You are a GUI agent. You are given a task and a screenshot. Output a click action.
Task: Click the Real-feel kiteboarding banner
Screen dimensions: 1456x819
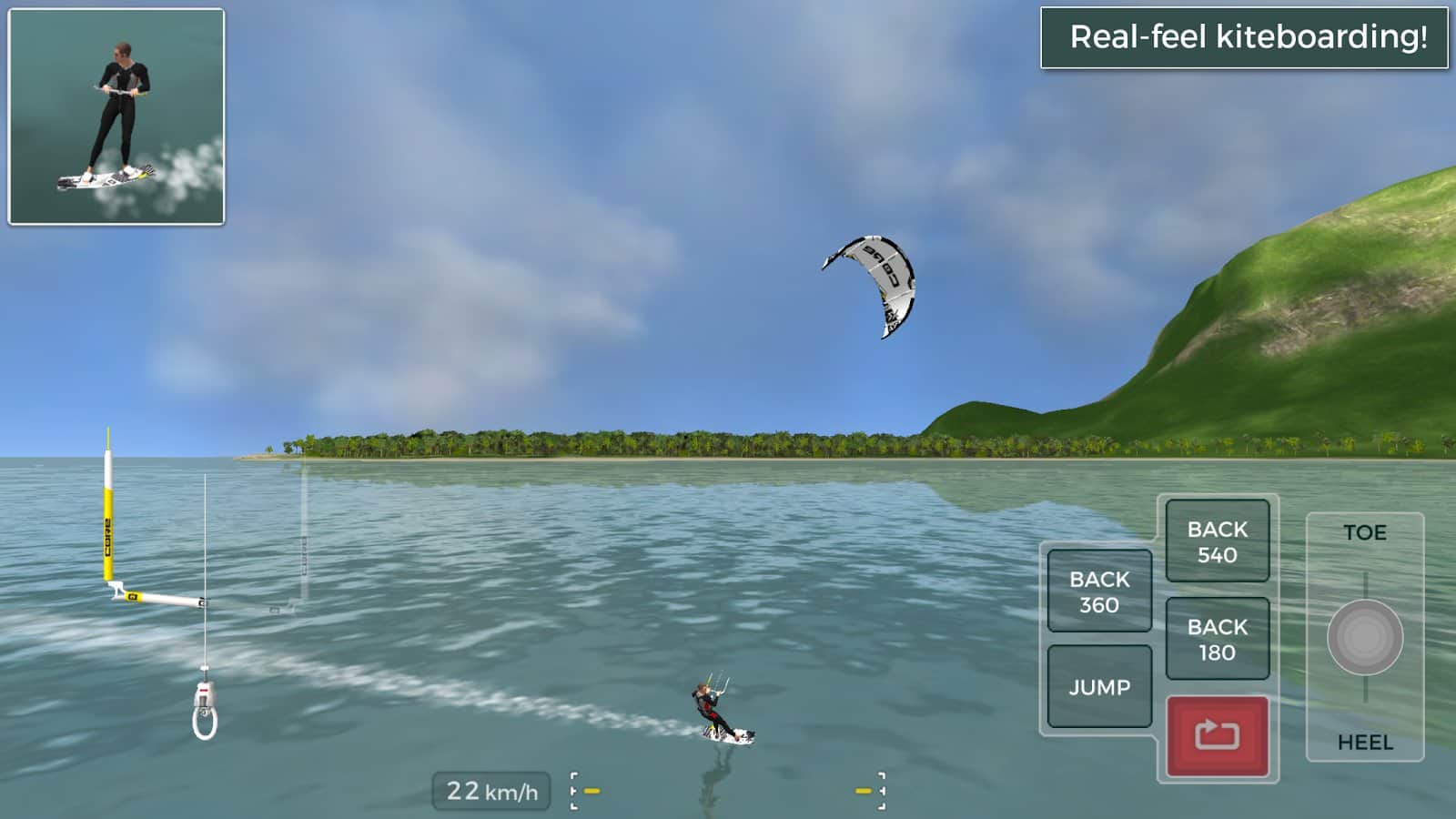click(x=1245, y=38)
